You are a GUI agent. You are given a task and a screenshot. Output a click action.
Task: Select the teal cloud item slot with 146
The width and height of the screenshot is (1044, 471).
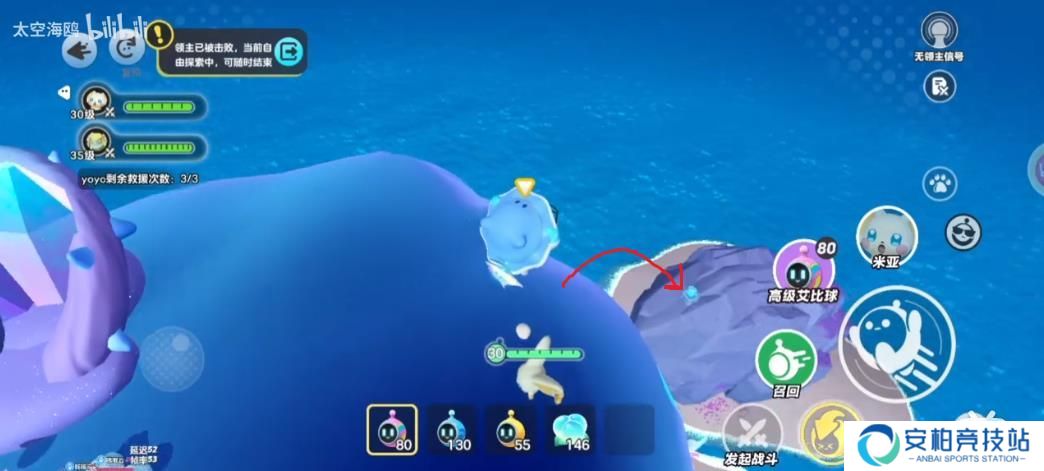[x=570, y=429]
